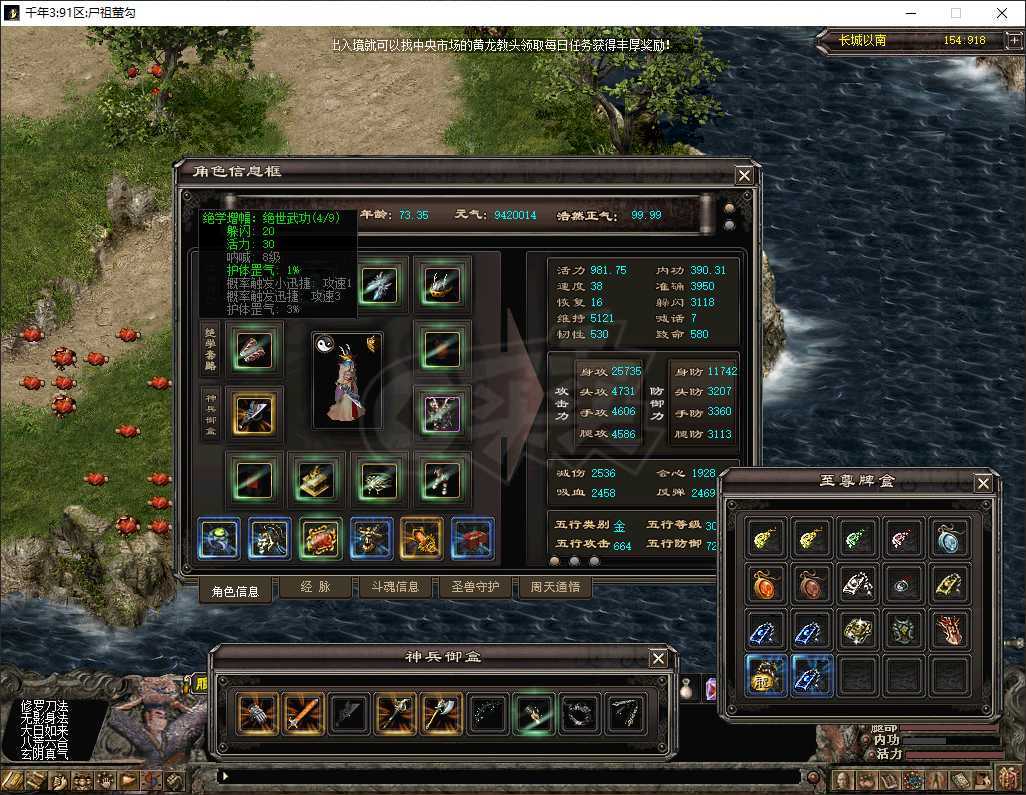1026x795 pixels.
Task: Close the game window
Action: (x=1001, y=13)
